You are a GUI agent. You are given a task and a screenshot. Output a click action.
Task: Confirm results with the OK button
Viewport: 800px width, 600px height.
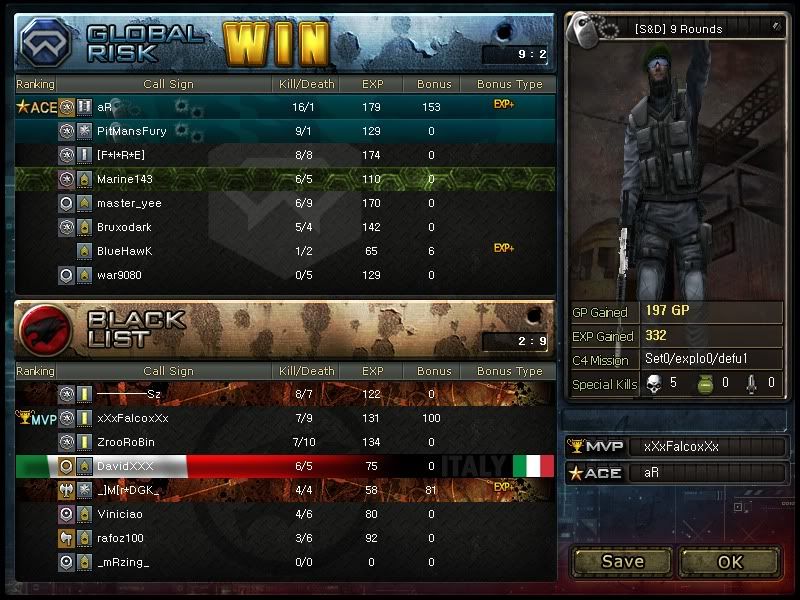pyautogui.click(x=730, y=561)
